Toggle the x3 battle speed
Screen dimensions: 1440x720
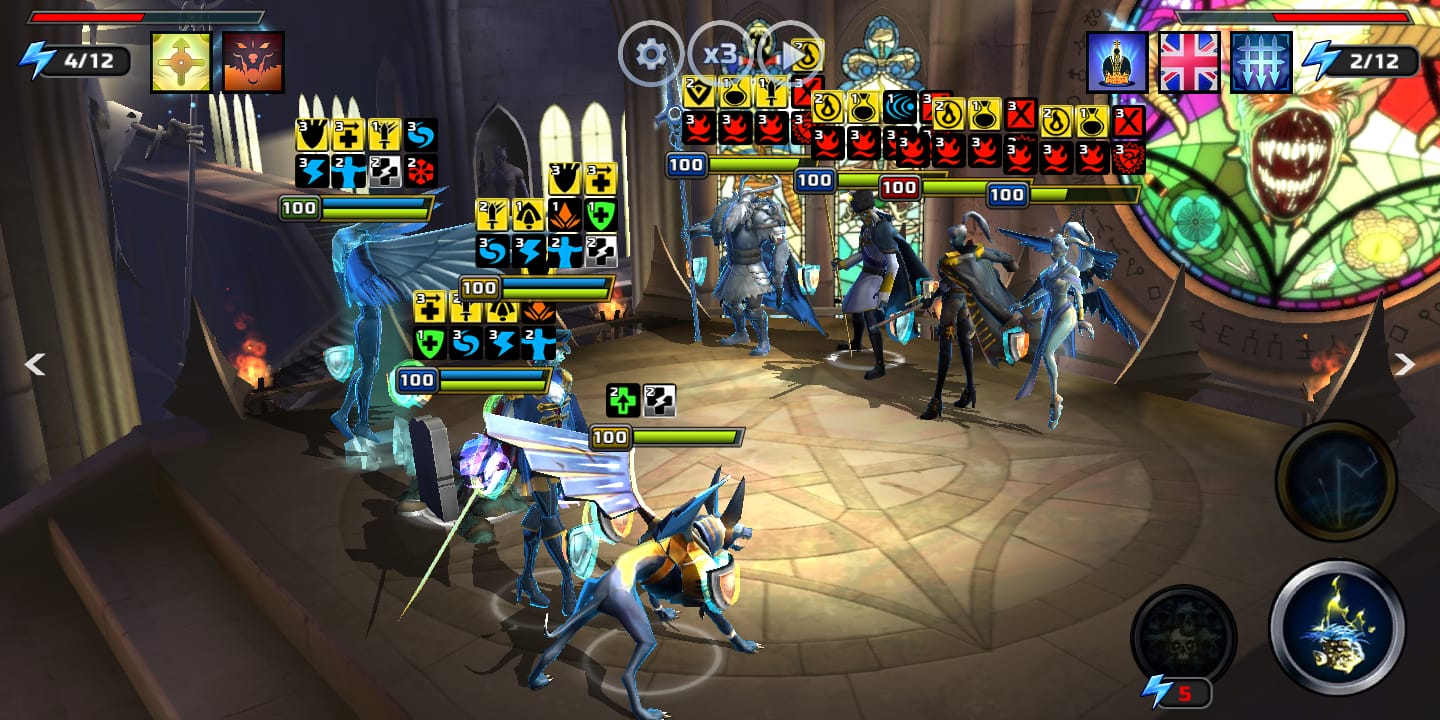tap(720, 54)
